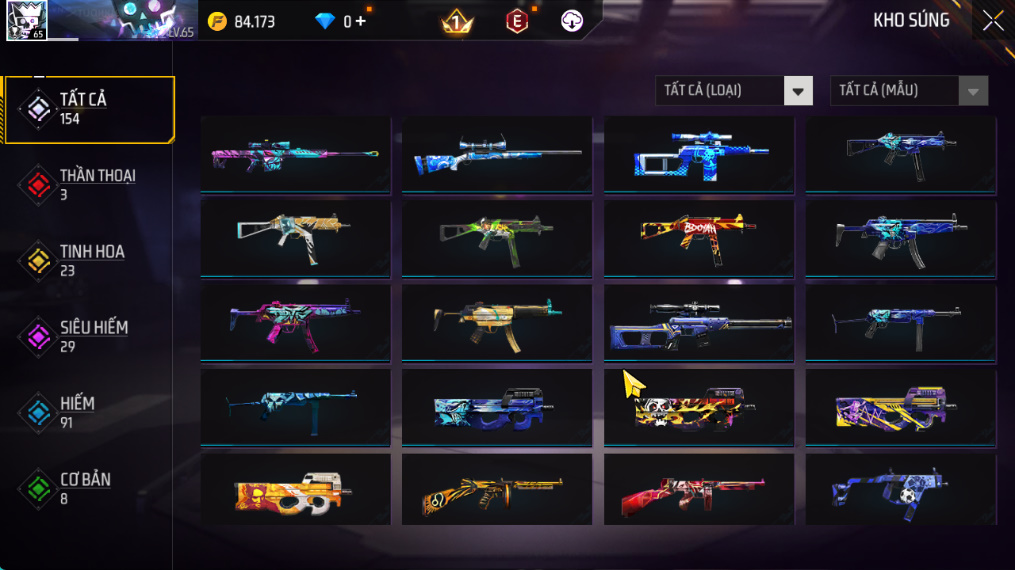Close the Kho Súng weapon vault
This screenshot has height=570, width=1015.
(992, 21)
